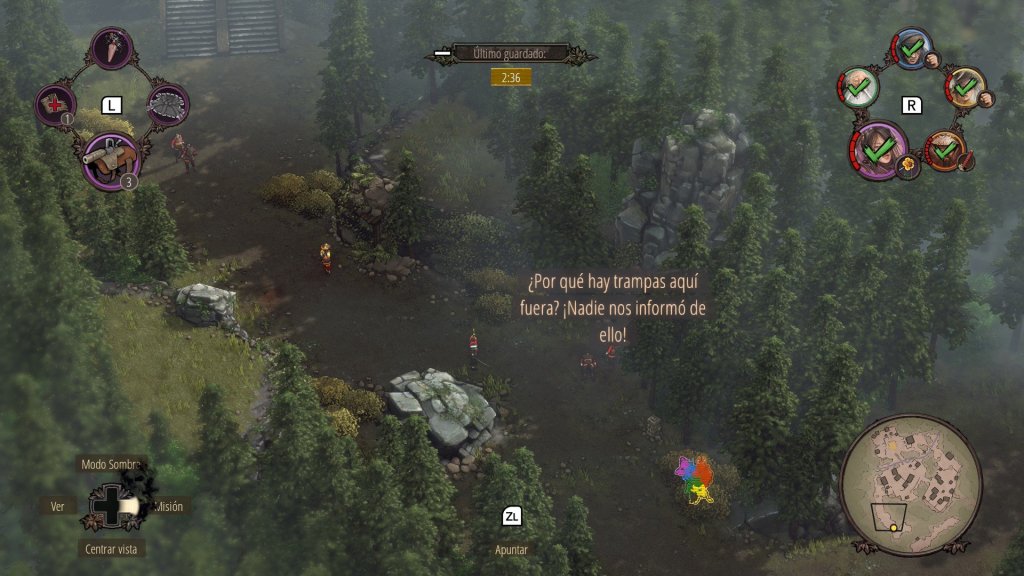The height and width of the screenshot is (576, 1024).
Task: Select the blue-ringed character portrait
Action: (911, 48)
